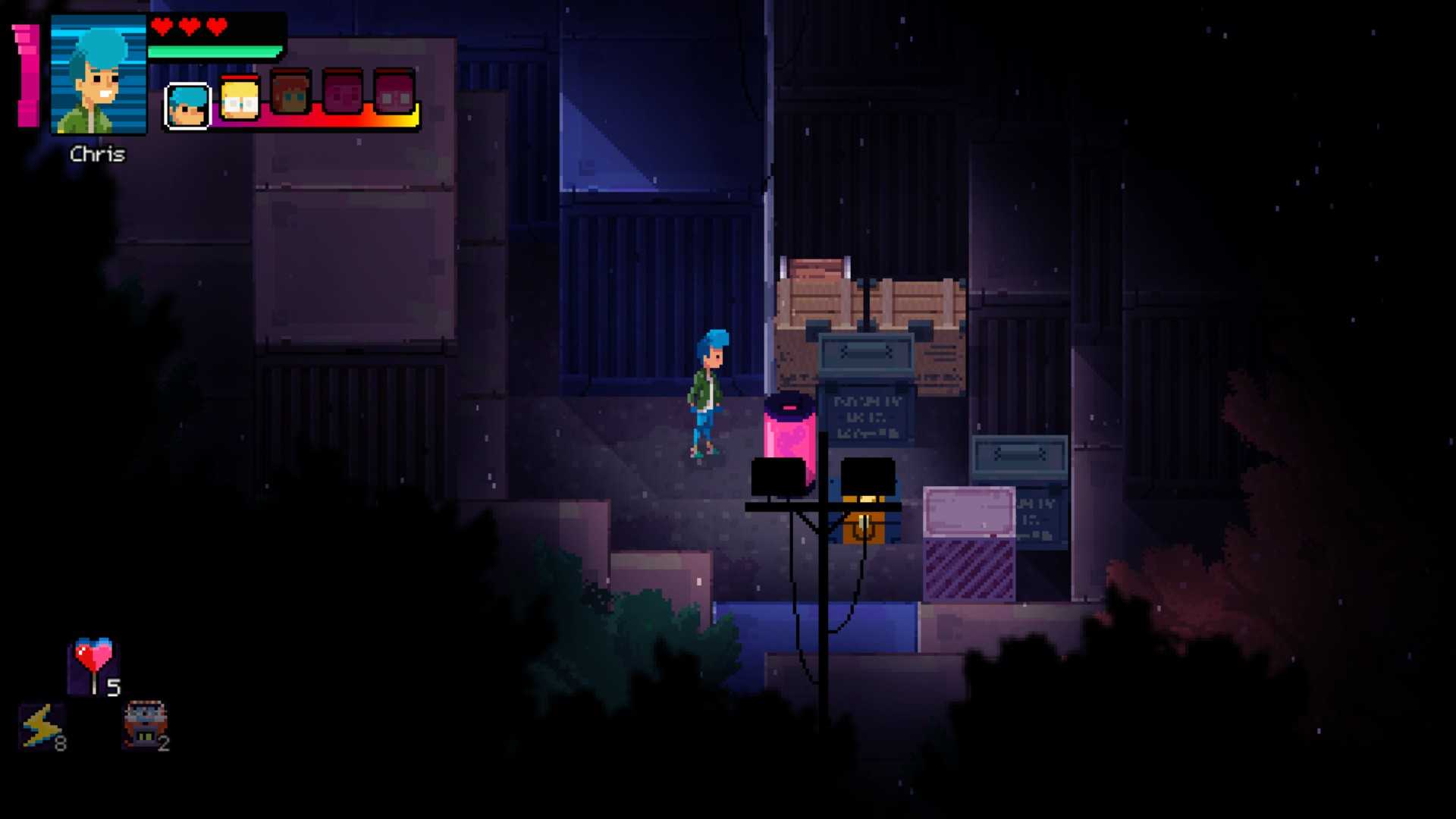This screenshot has height=819, width=1456.
Task: Activate the lightning bolt item
Action: coord(42,725)
